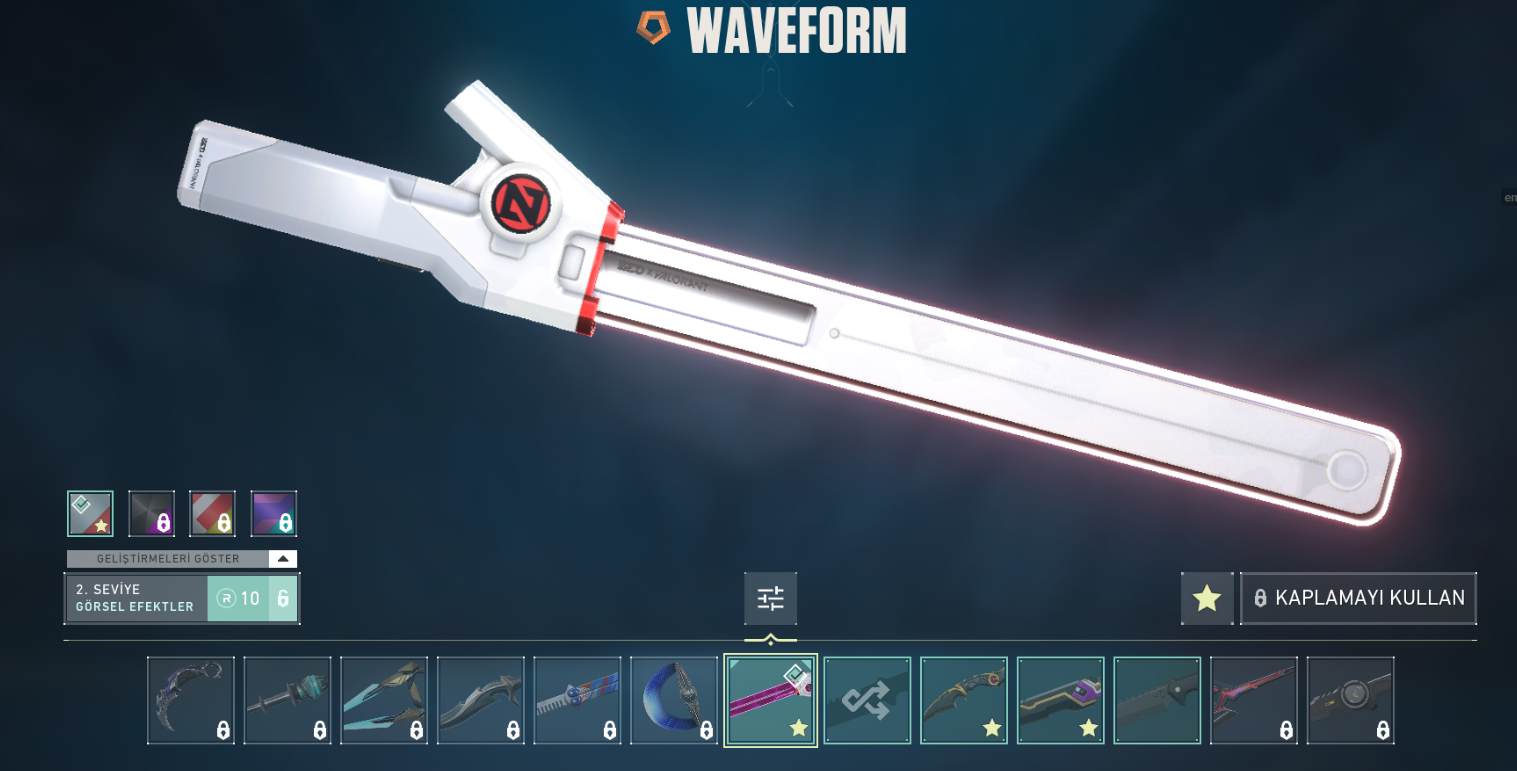1517x771 pixels.
Task: Select the locked purple variant swatch
Action: (x=274, y=514)
